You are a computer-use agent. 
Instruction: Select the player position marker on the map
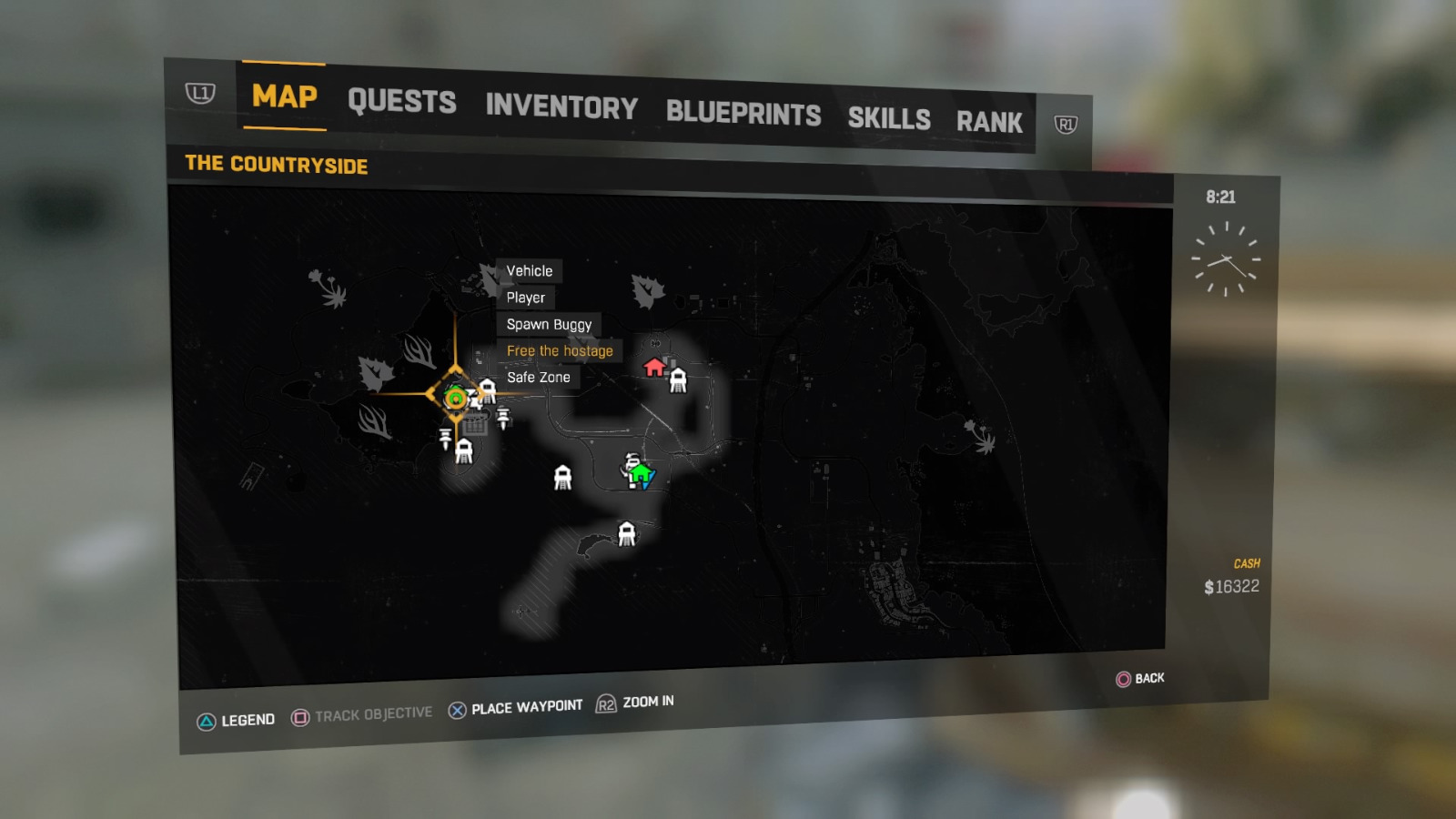click(x=454, y=398)
